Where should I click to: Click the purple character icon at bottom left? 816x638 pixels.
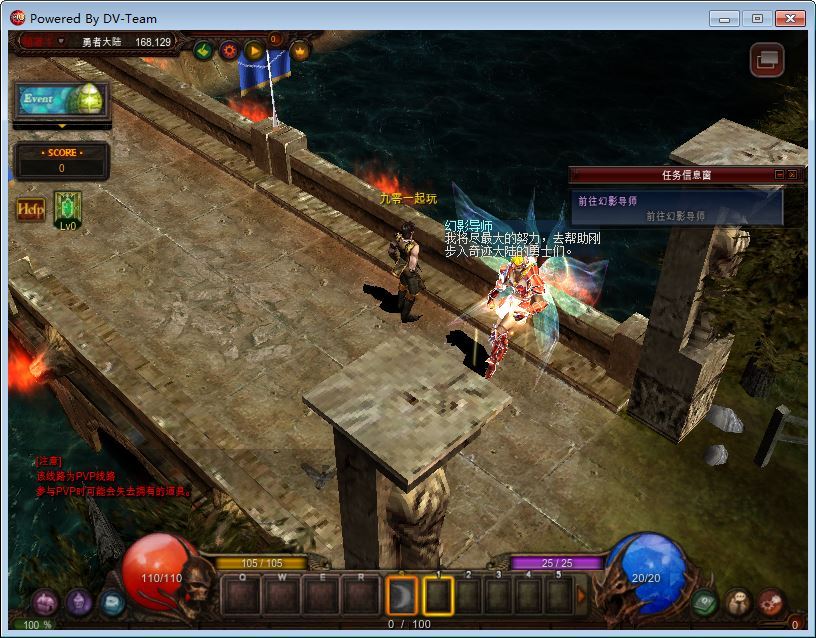click(x=44, y=602)
